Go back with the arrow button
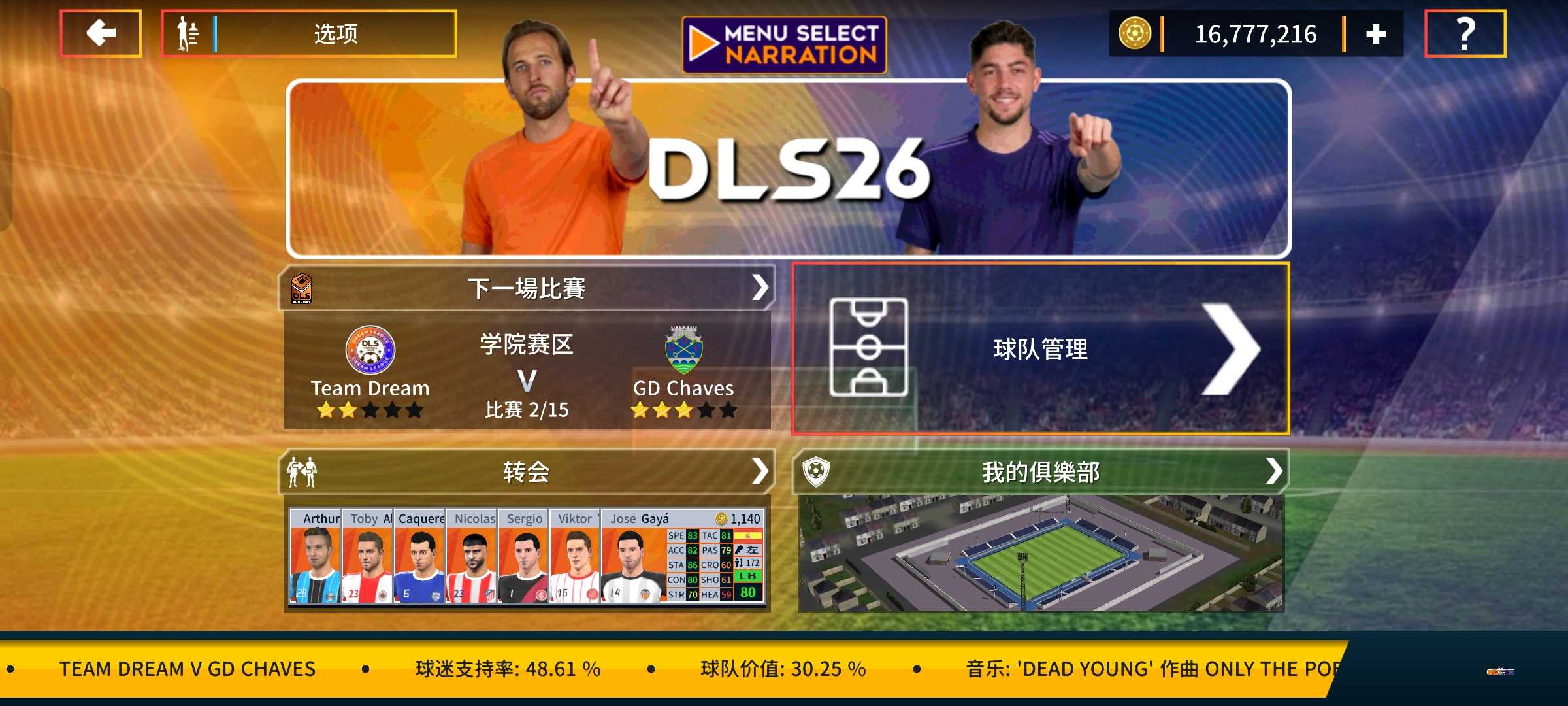This screenshot has height=706, width=1568. pos(101,33)
